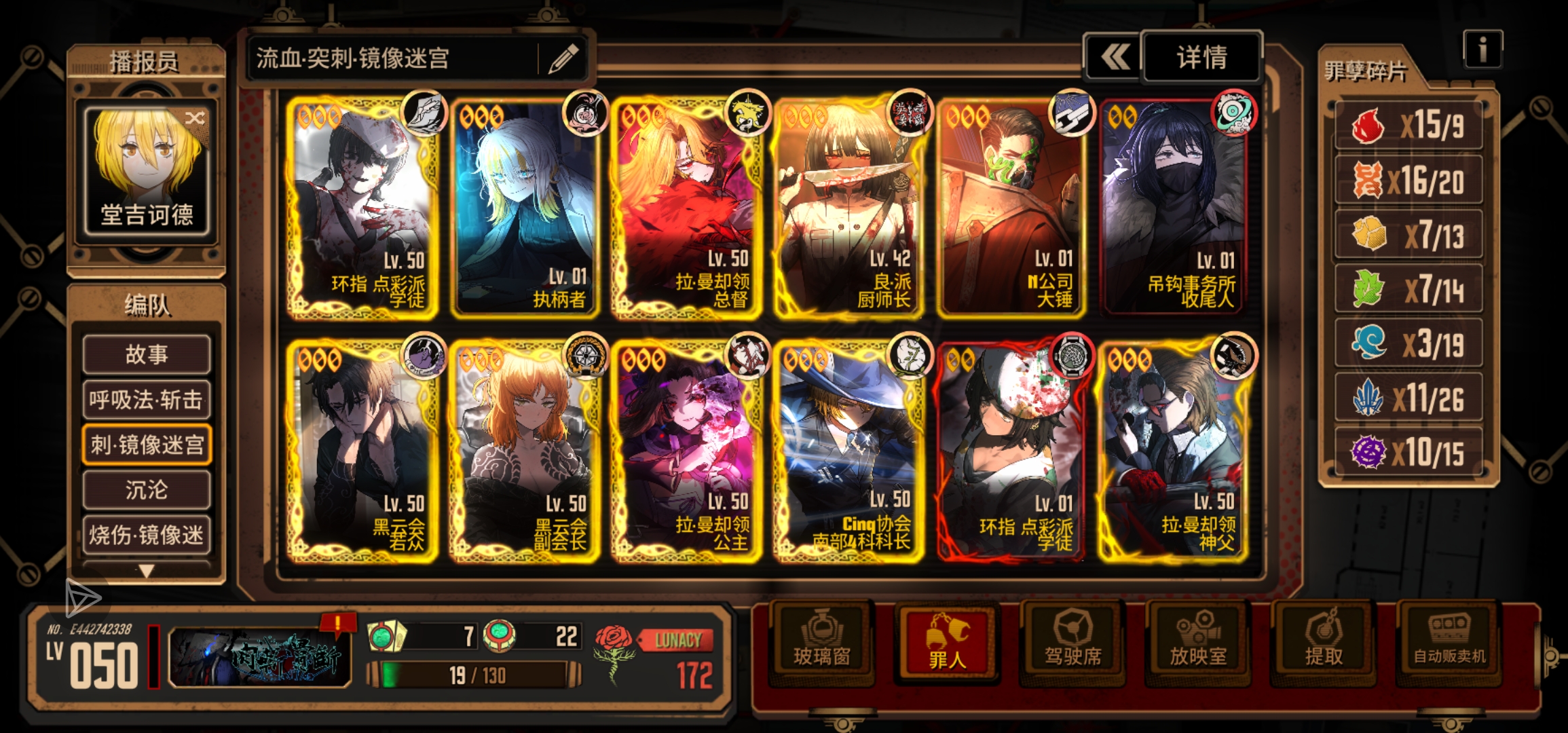Expand team list with down arrow
This screenshot has width=1568, height=733.
(x=147, y=571)
